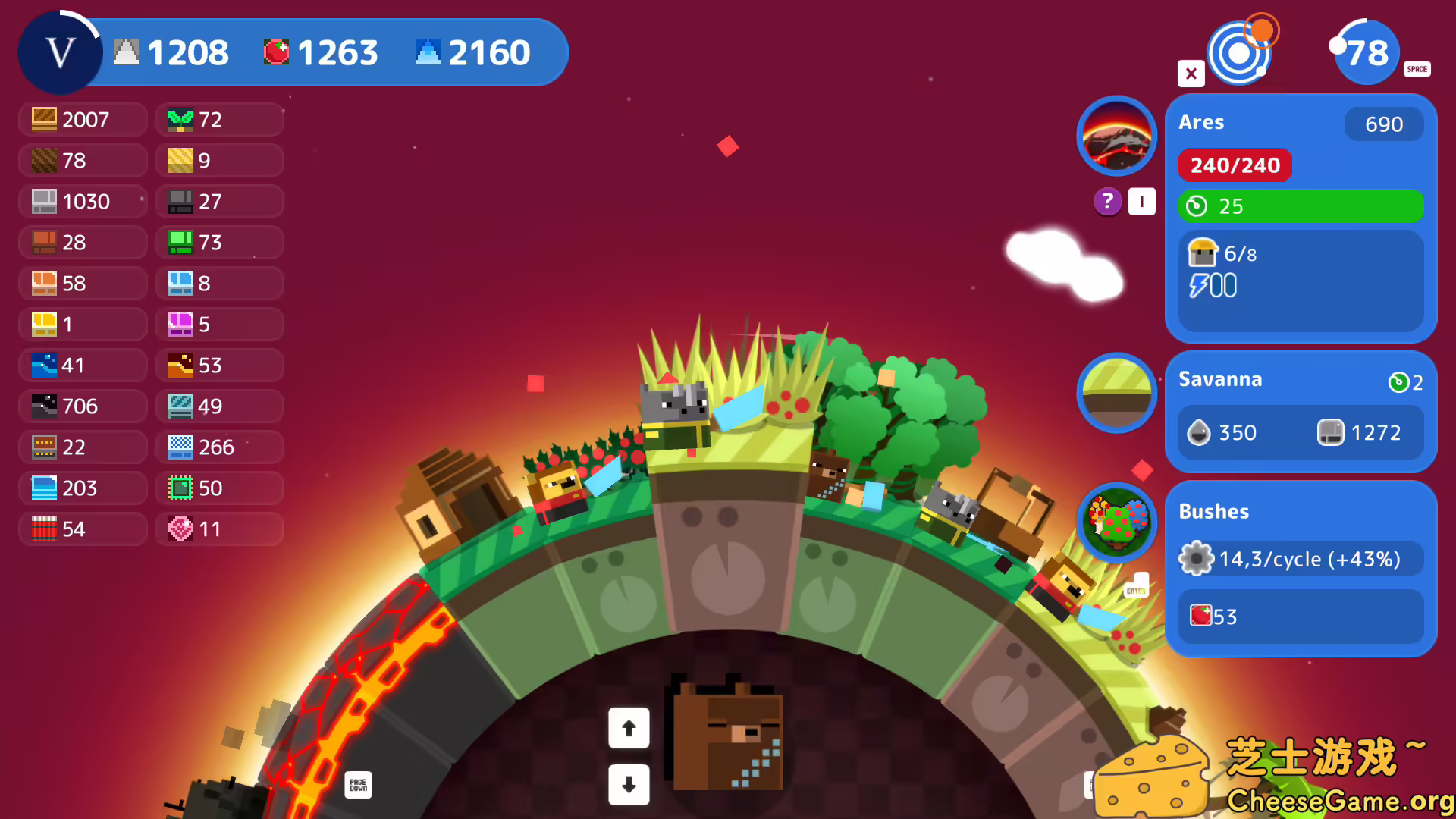1456x819 pixels.
Task: Select the wooden plank resource showing 2007
Action: click(82, 119)
